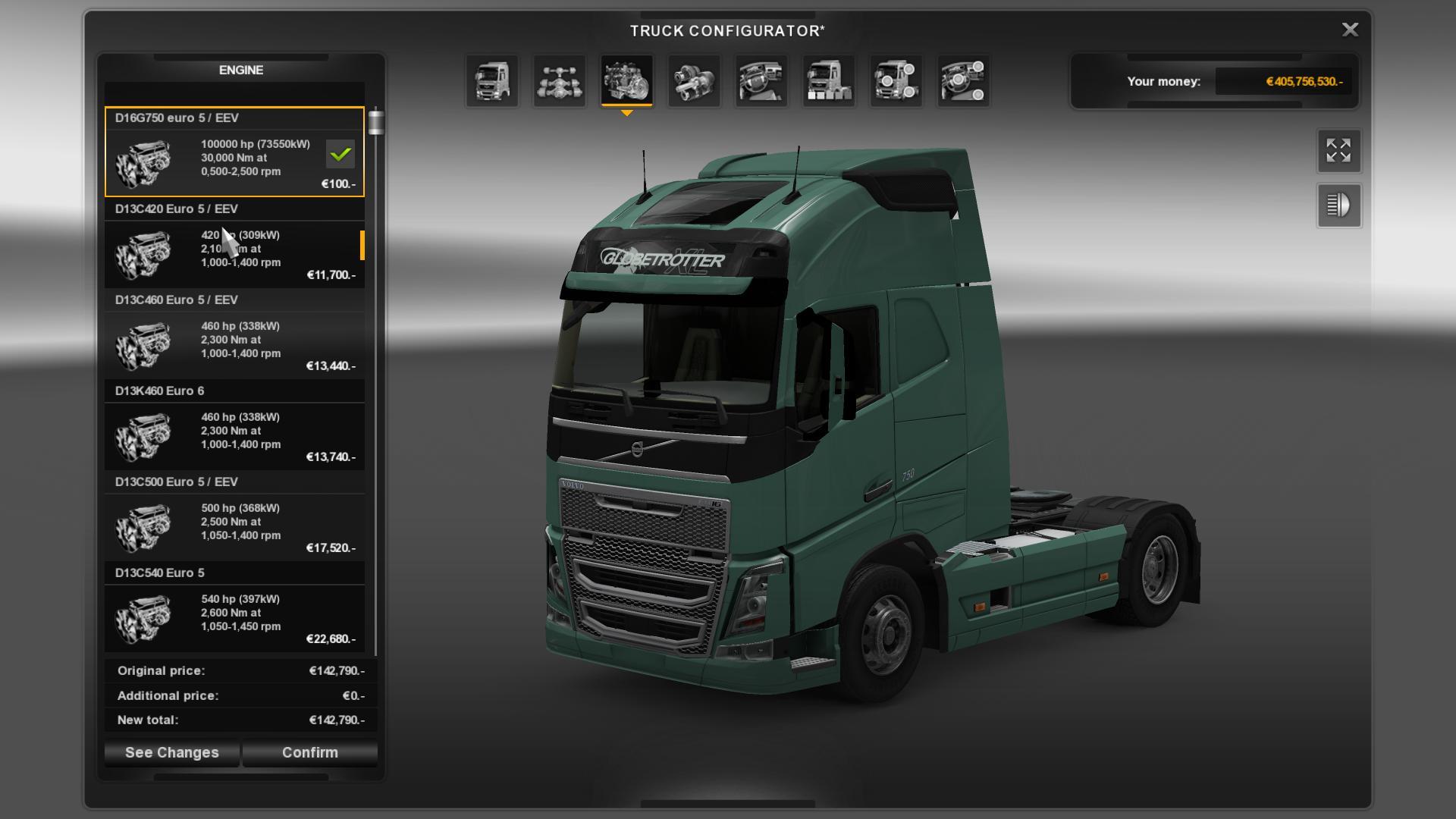Image resolution: width=1456 pixels, height=819 pixels.
Task: Switch to the transmission category tab
Action: (694, 81)
